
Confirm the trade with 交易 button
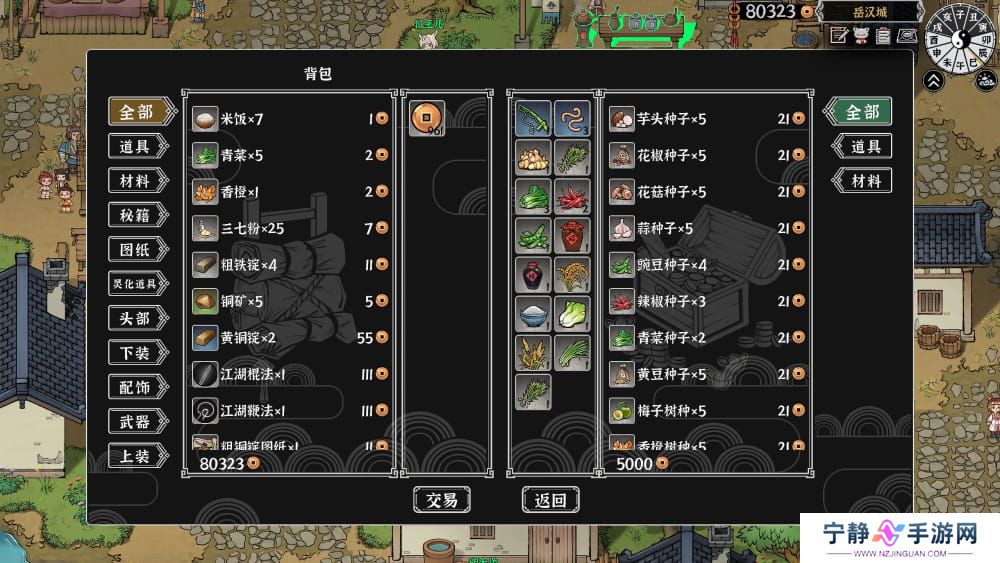pos(441,500)
